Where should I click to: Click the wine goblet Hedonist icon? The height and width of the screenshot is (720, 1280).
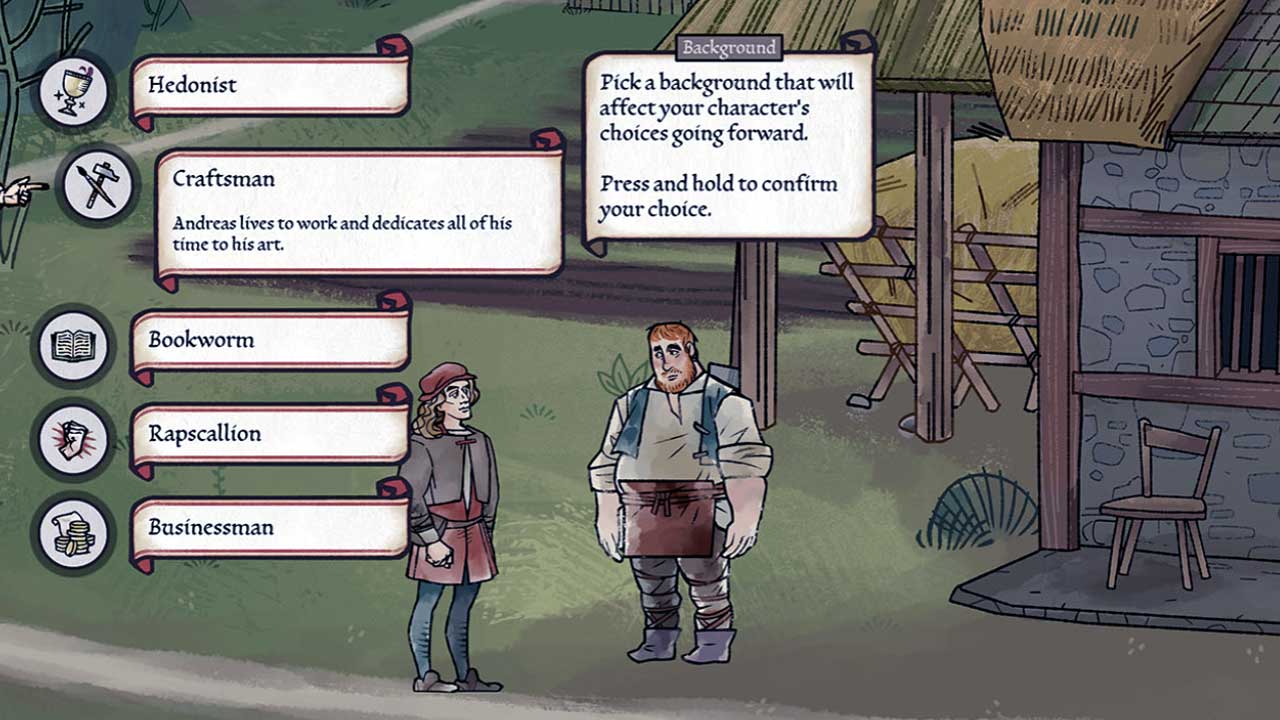point(74,90)
